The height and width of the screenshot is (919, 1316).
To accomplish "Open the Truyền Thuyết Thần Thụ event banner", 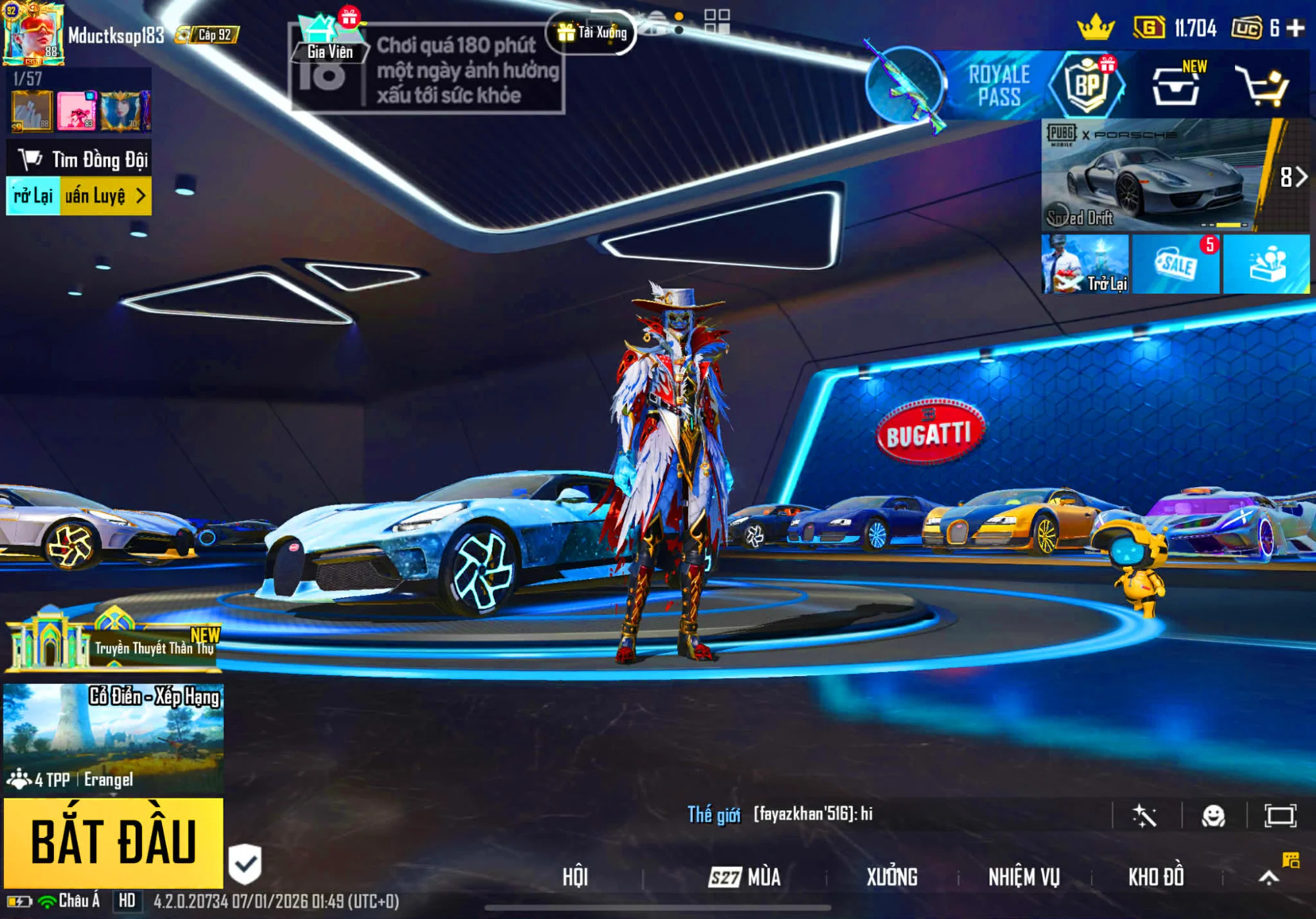I will coord(113,642).
